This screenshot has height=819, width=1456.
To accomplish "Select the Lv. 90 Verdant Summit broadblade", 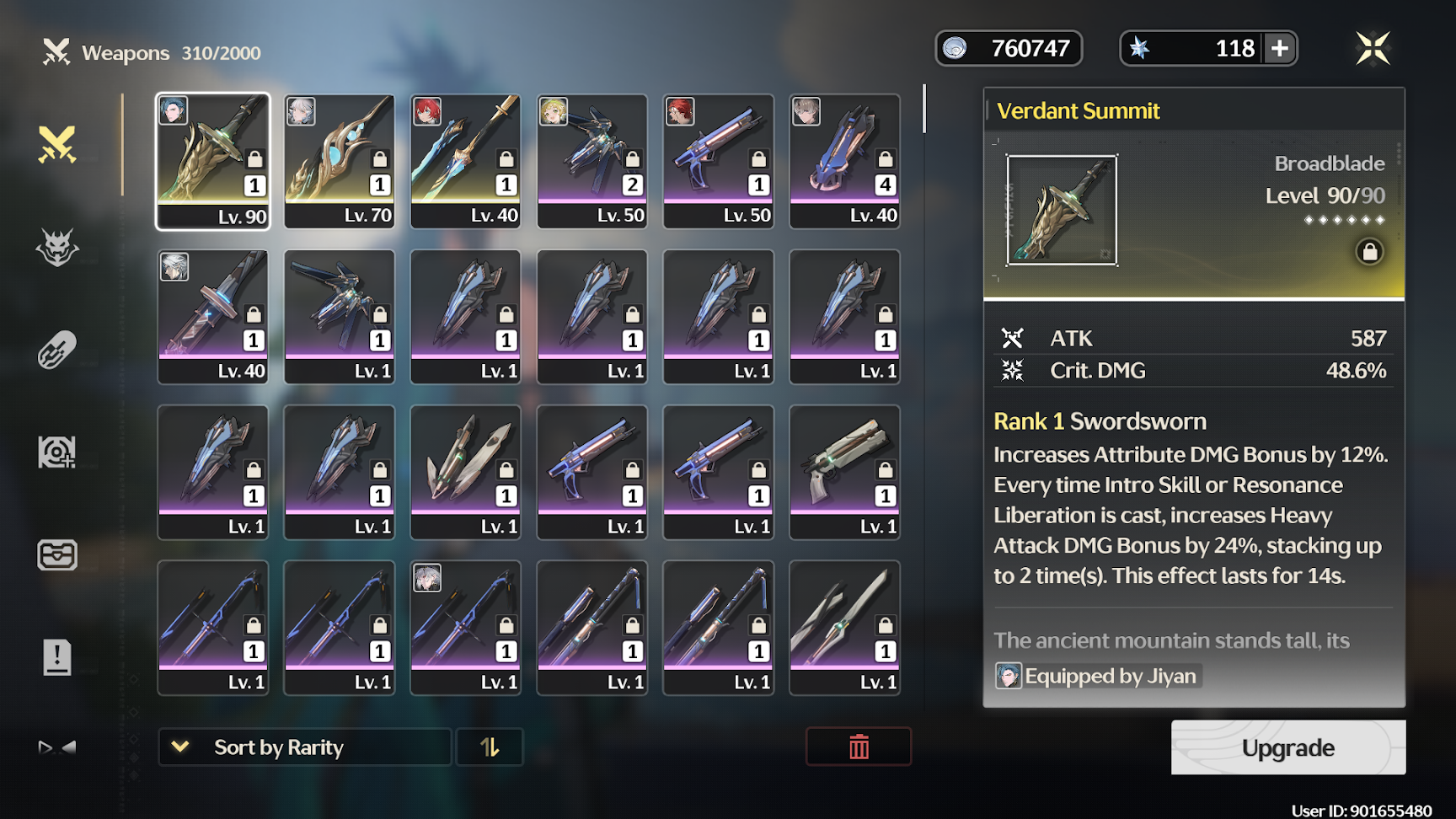I will (213, 161).
